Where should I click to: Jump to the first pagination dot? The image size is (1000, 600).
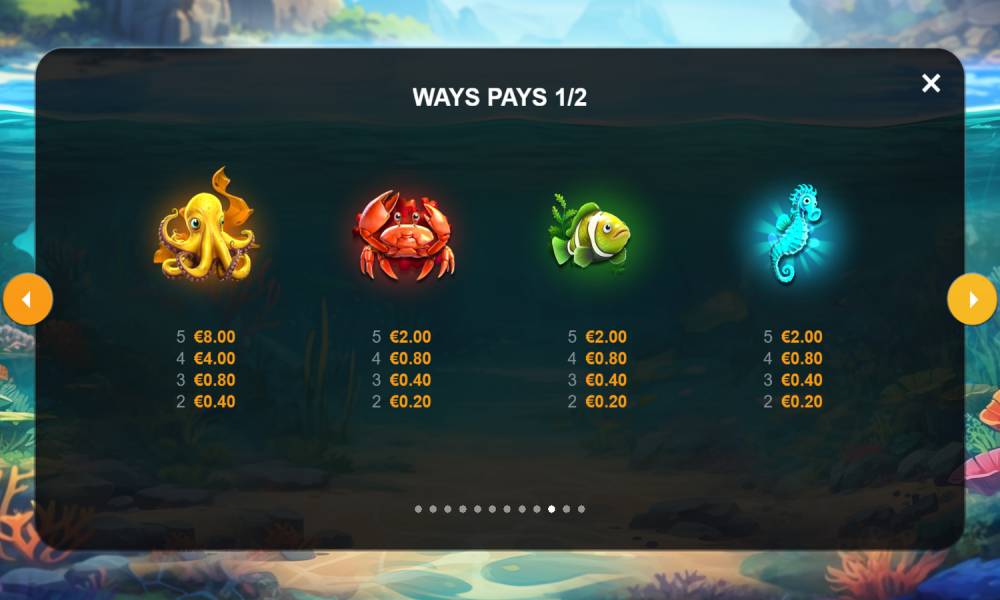[418, 509]
